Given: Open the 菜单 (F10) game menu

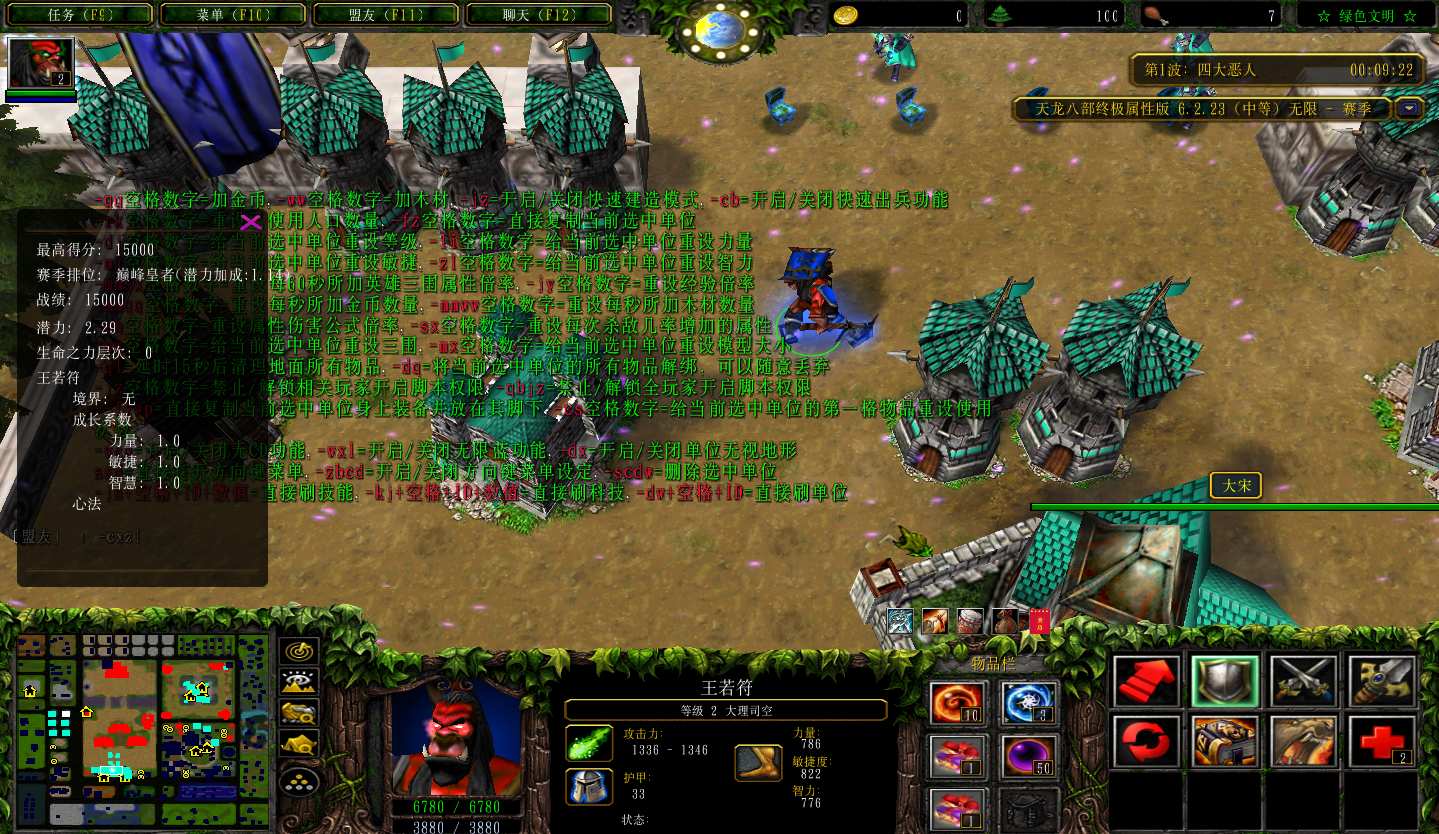Looking at the screenshot, I should [231, 15].
